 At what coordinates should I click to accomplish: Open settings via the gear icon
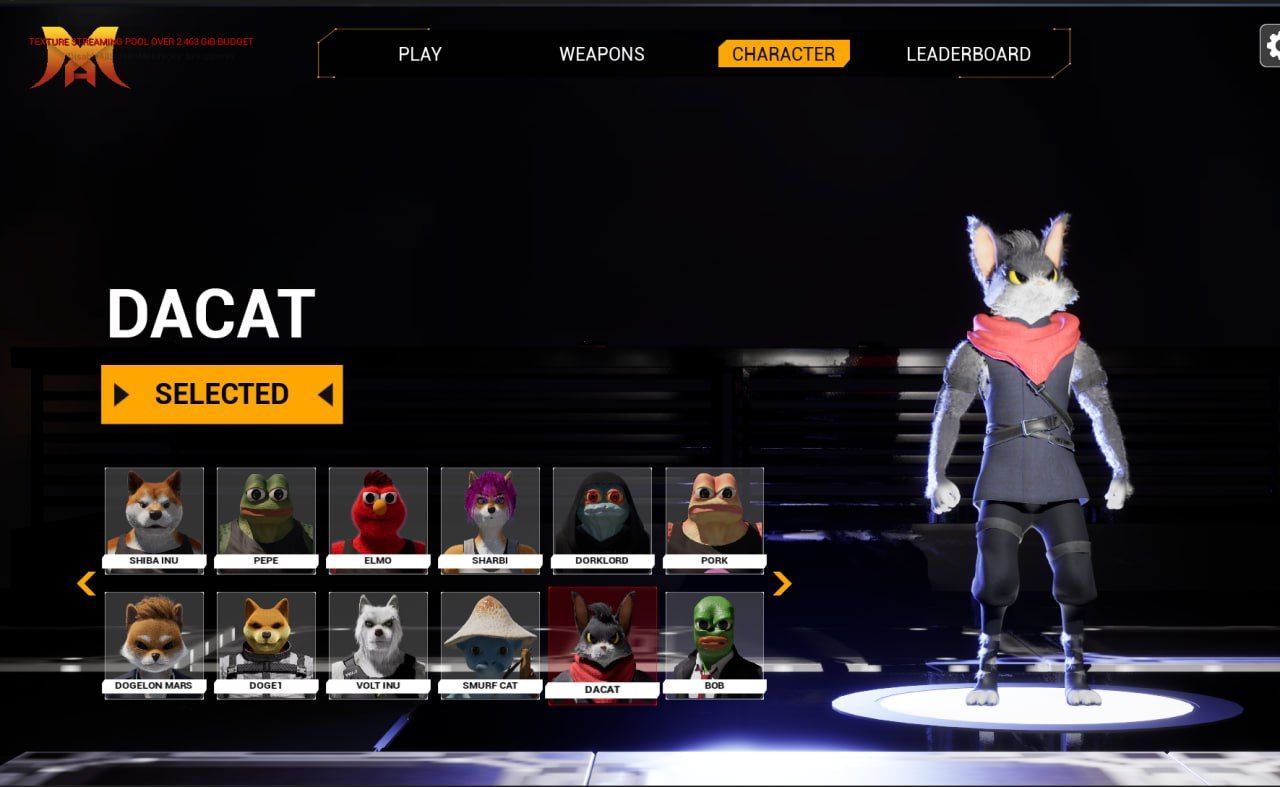(x=1272, y=45)
